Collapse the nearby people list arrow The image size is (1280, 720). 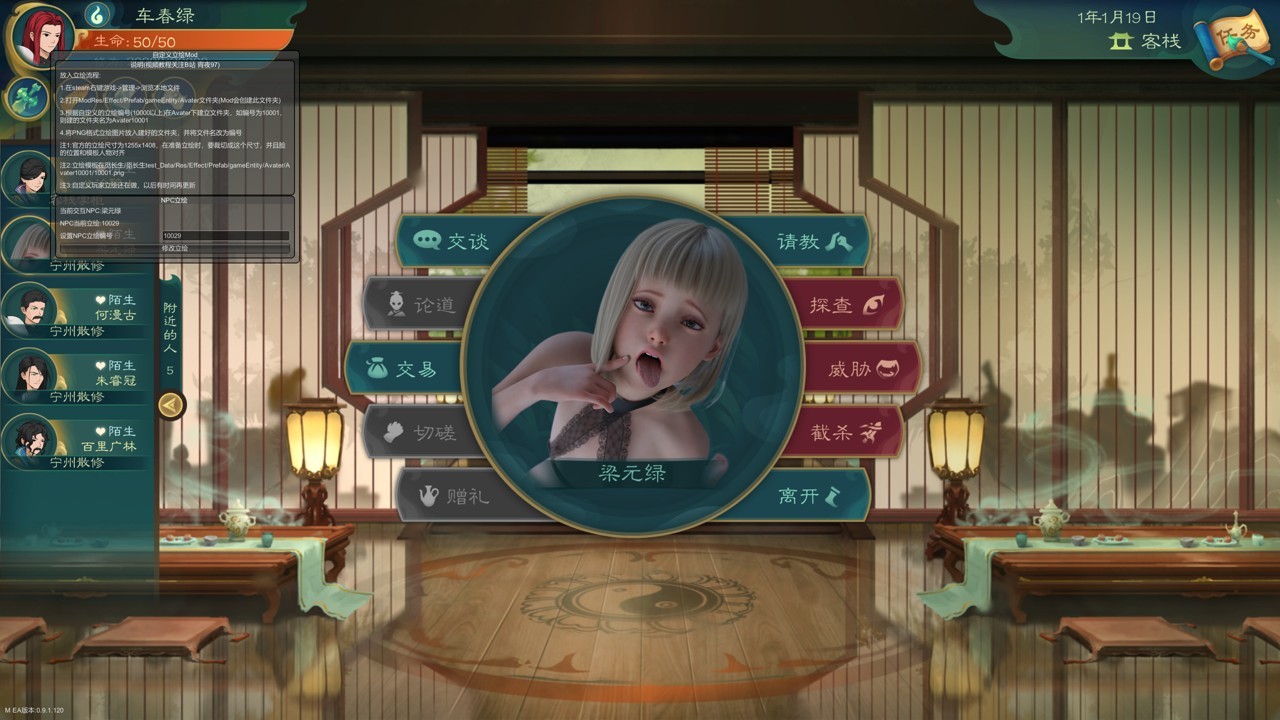pos(171,405)
